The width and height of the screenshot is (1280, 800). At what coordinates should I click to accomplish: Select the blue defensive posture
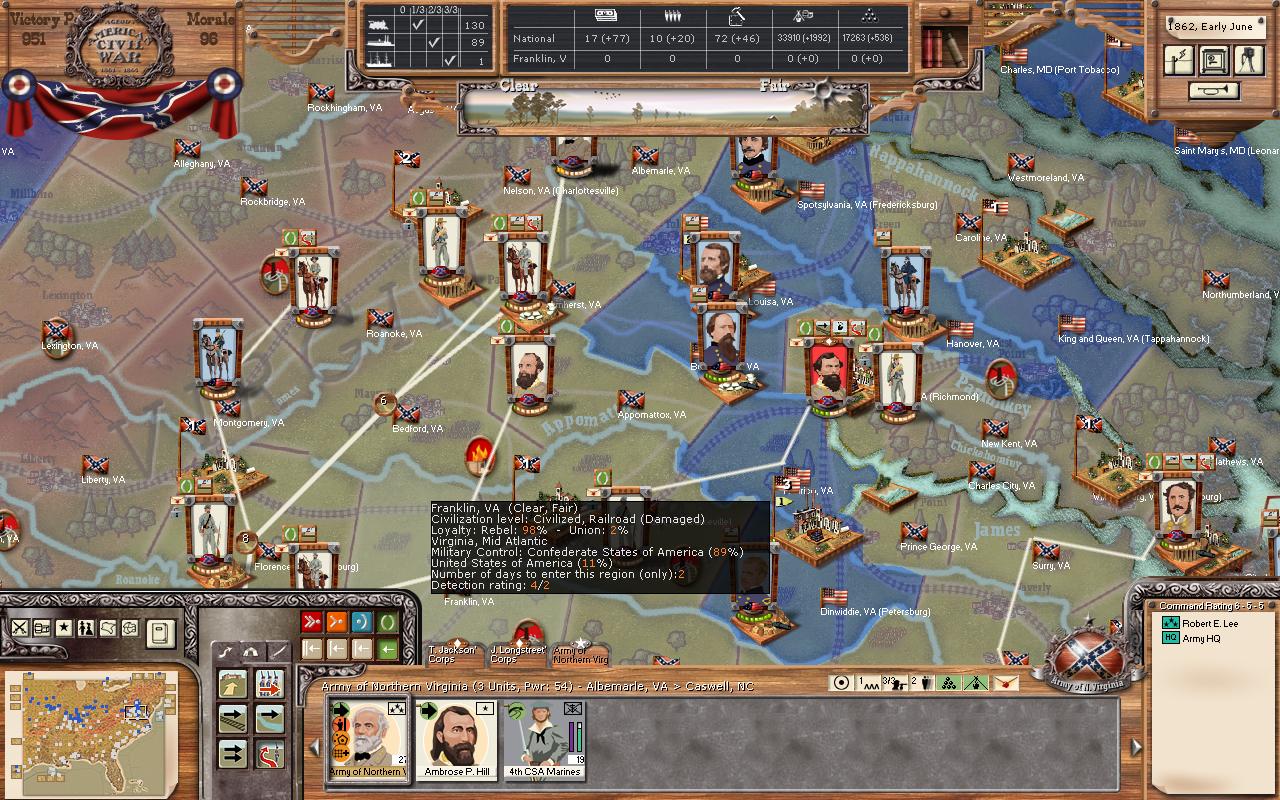[362, 622]
